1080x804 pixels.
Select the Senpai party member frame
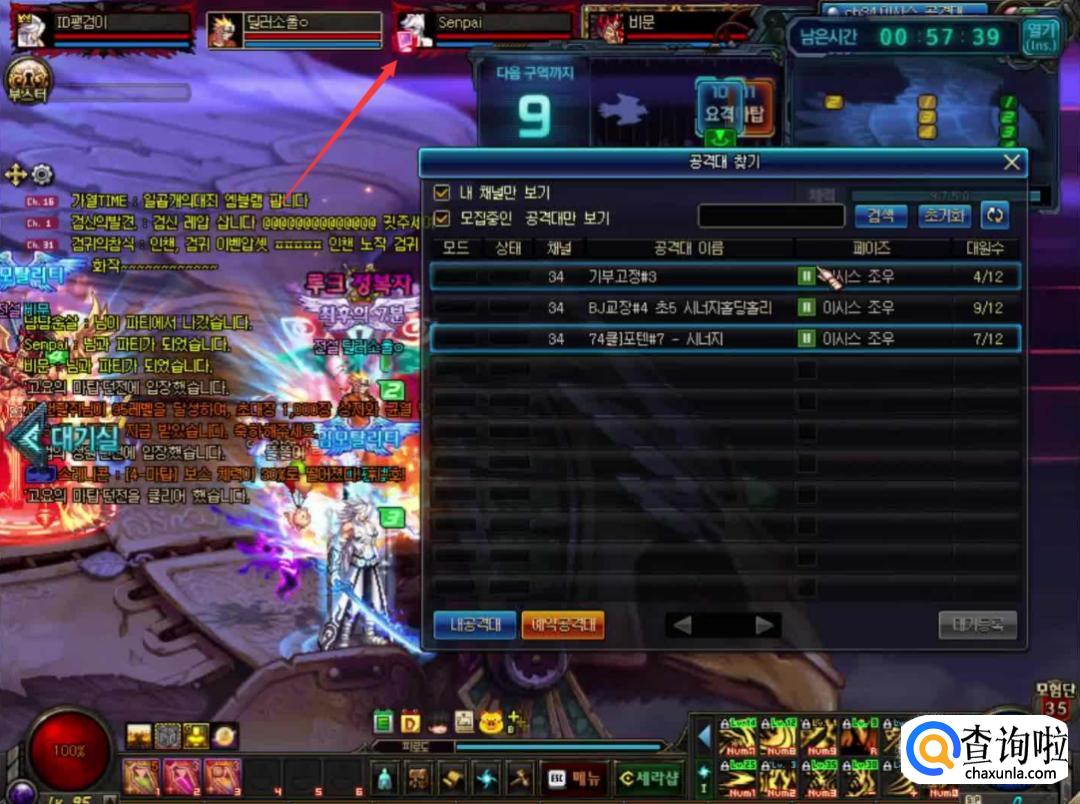(485, 30)
